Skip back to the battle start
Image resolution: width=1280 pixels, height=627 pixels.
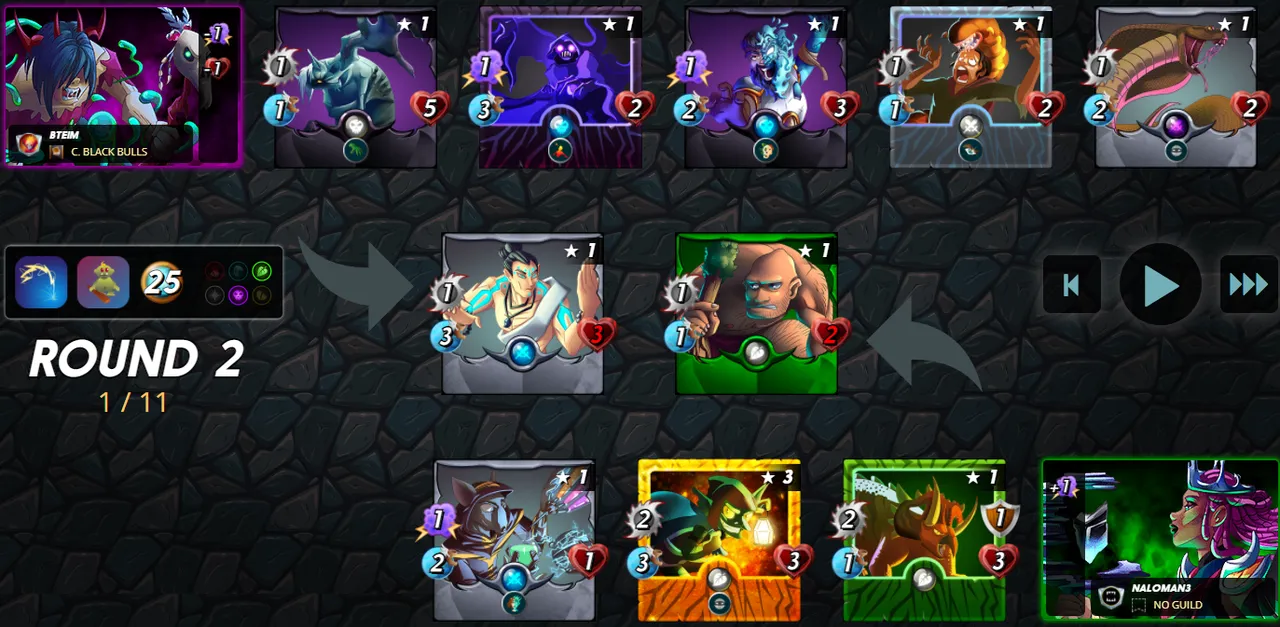(1071, 285)
